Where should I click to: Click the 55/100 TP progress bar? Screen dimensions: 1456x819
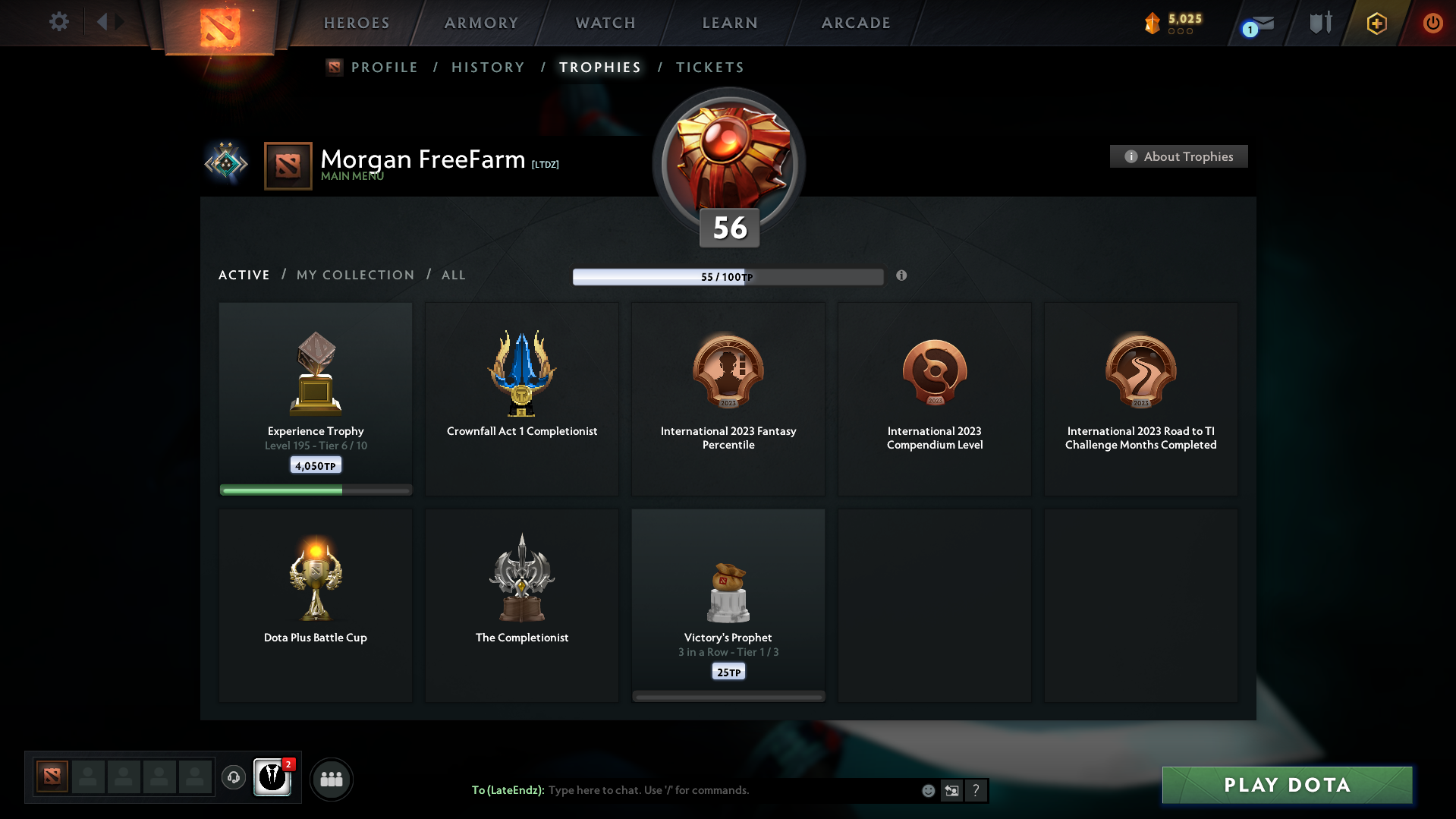728,276
